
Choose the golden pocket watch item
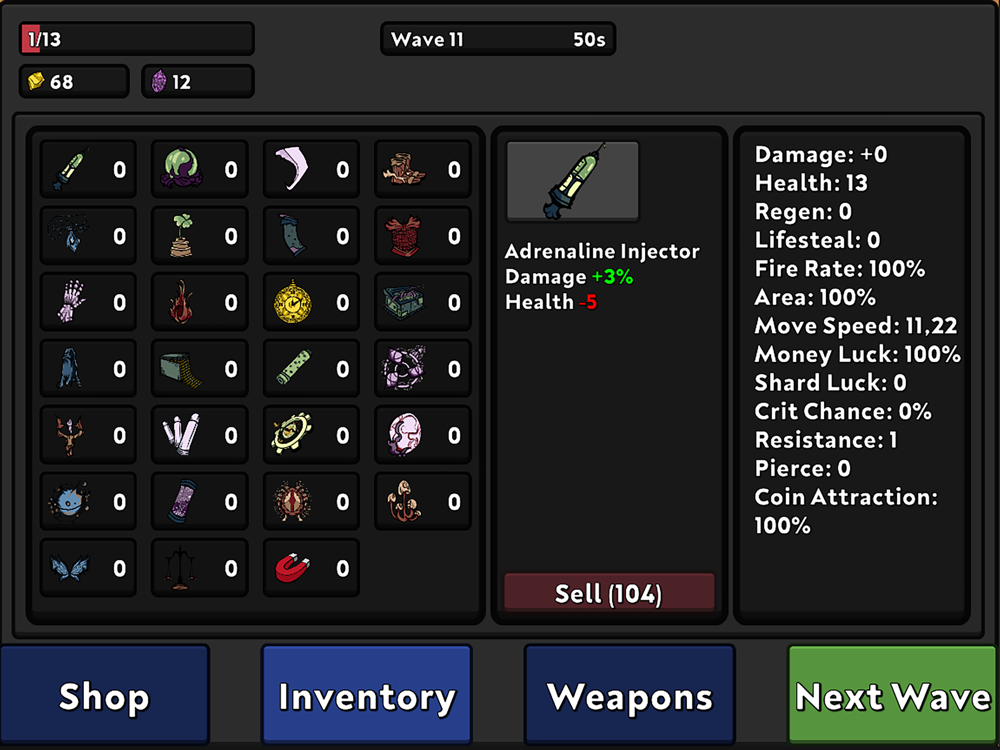[311, 302]
